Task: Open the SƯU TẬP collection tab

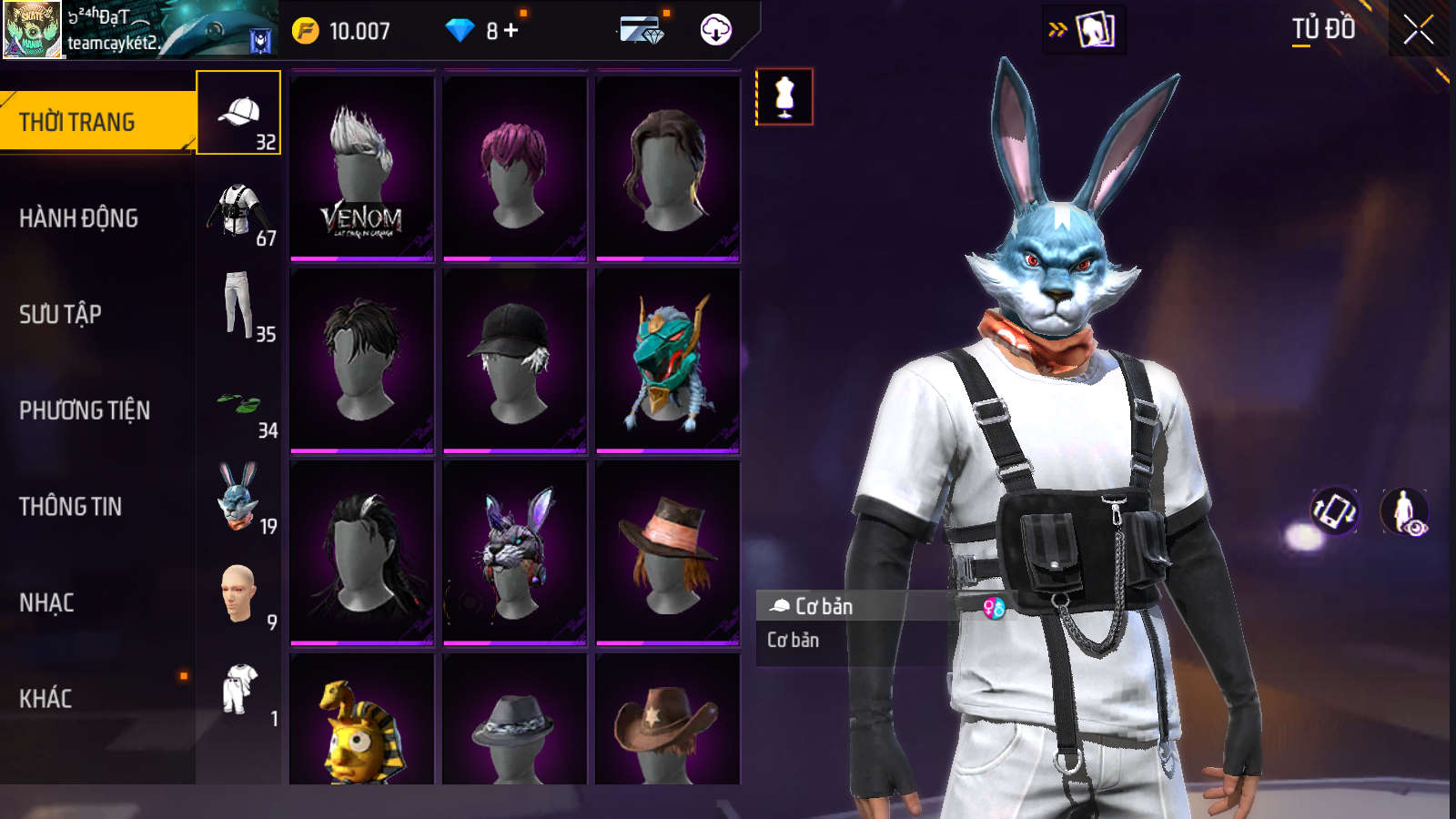Action: coord(60,315)
